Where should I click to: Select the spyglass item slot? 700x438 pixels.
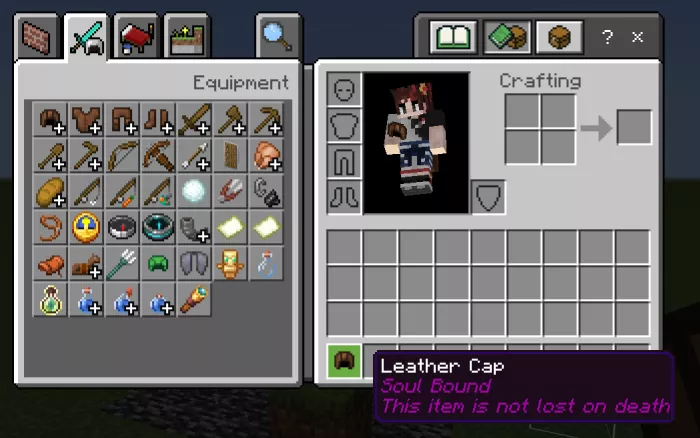[x=194, y=300]
